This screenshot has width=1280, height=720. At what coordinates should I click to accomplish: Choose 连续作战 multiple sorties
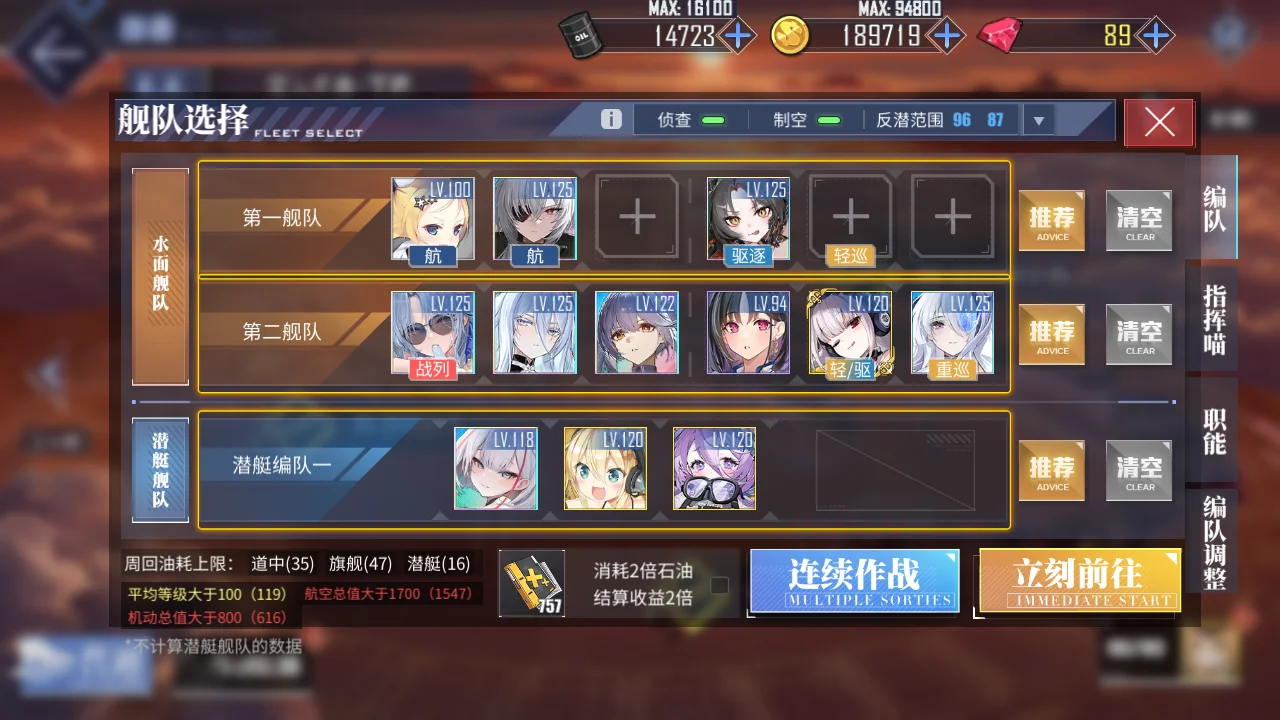(x=854, y=580)
